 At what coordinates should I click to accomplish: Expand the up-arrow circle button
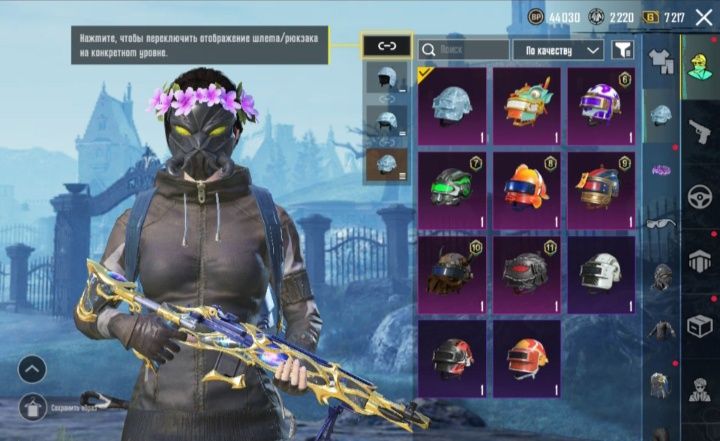pos(32,369)
